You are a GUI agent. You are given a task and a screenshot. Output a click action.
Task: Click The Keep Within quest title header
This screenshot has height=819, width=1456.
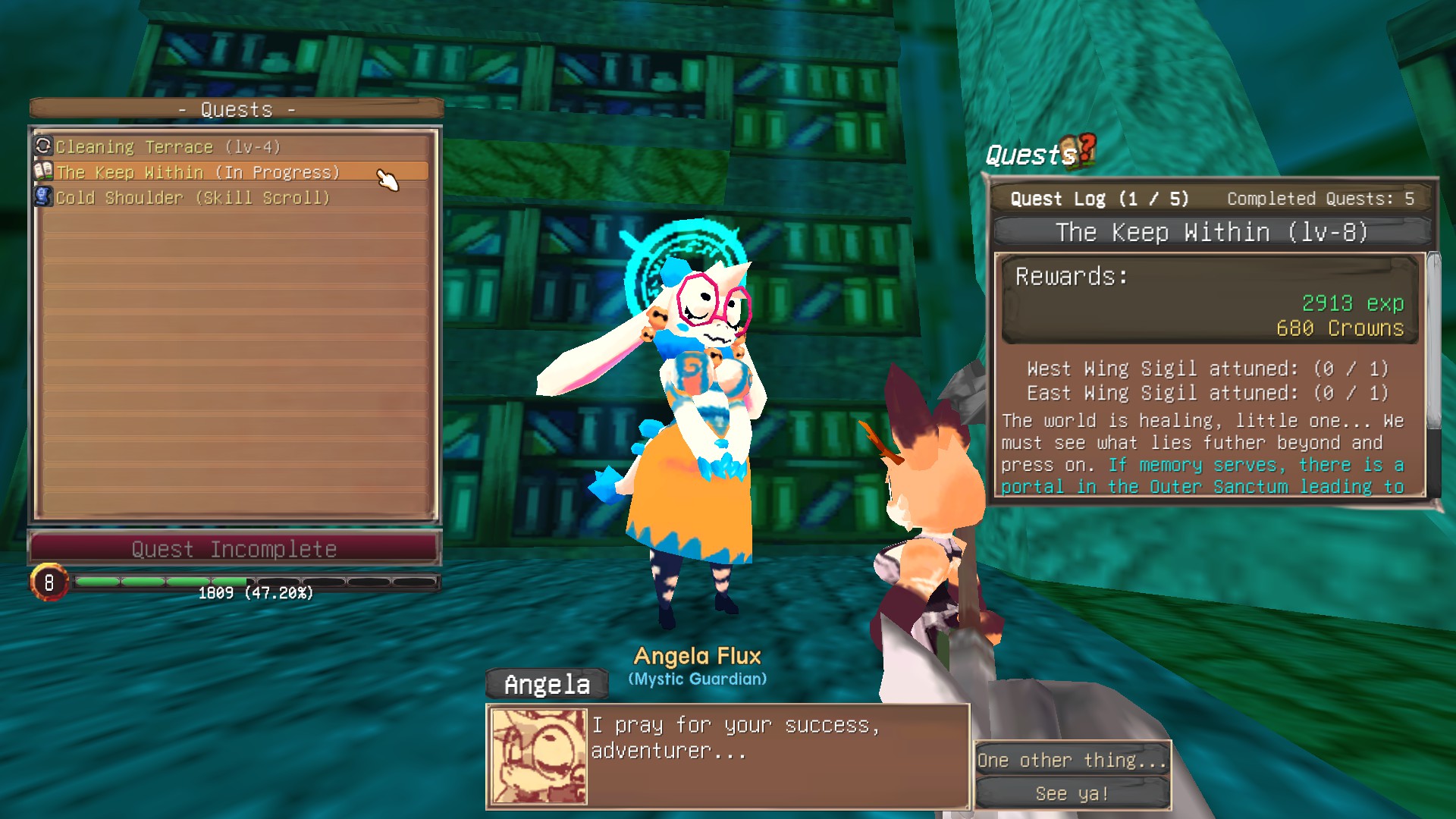1211,232
